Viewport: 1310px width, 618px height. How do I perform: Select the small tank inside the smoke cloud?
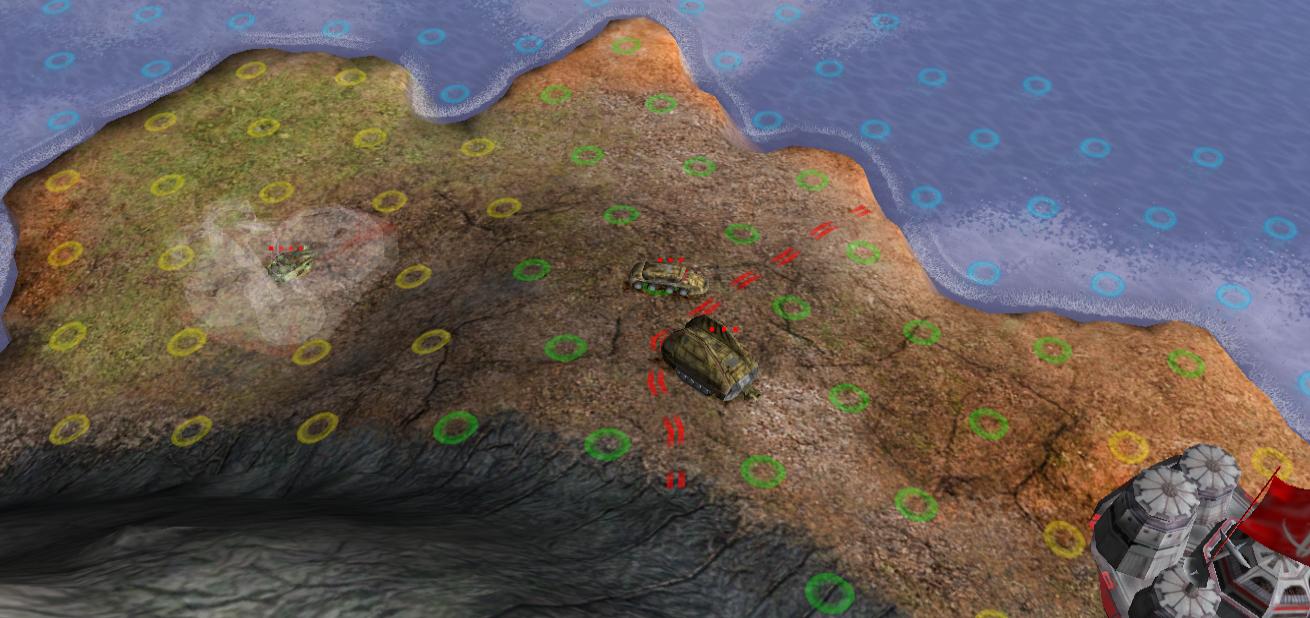290,265
